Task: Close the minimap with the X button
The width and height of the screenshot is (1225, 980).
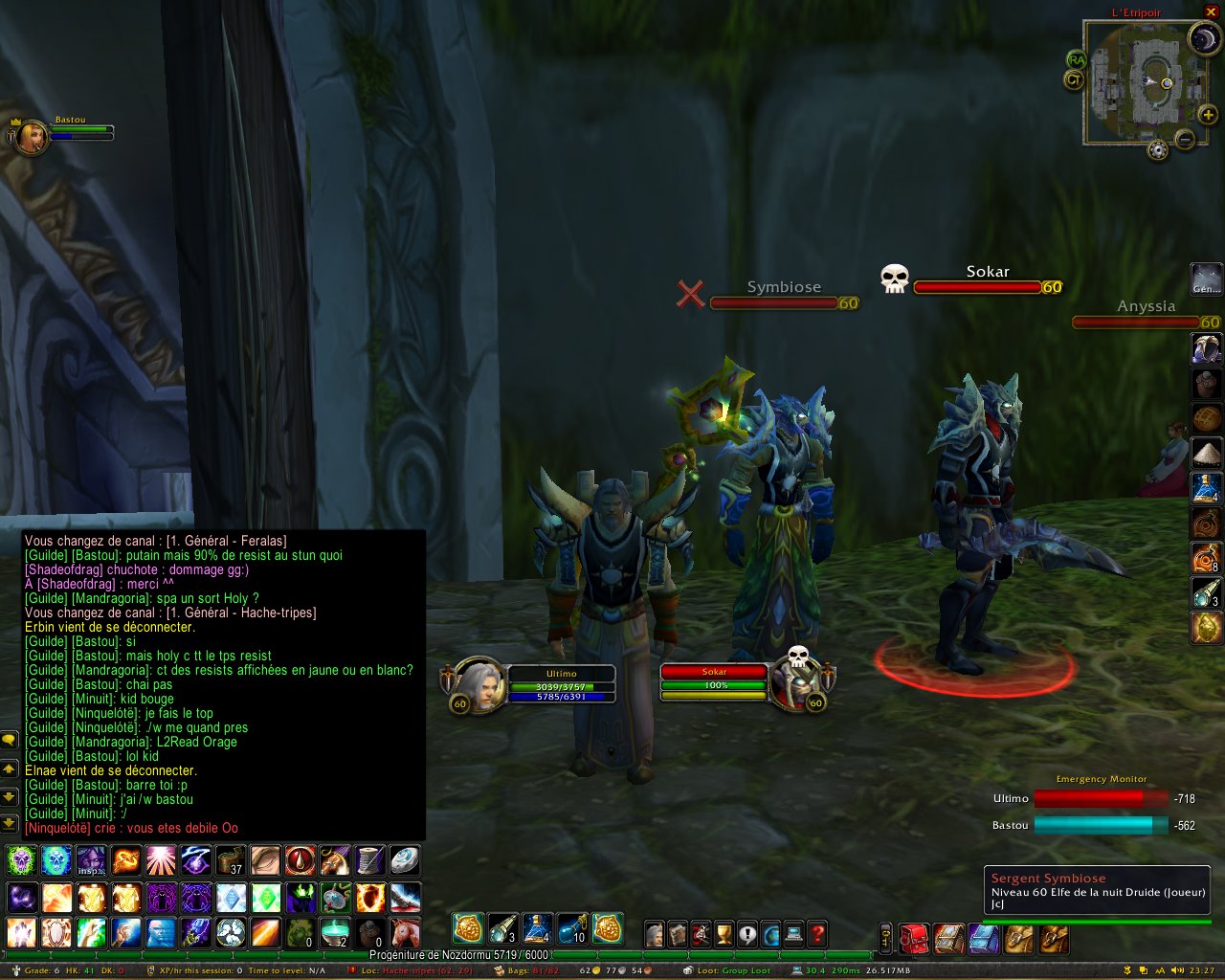Action: (x=1211, y=11)
